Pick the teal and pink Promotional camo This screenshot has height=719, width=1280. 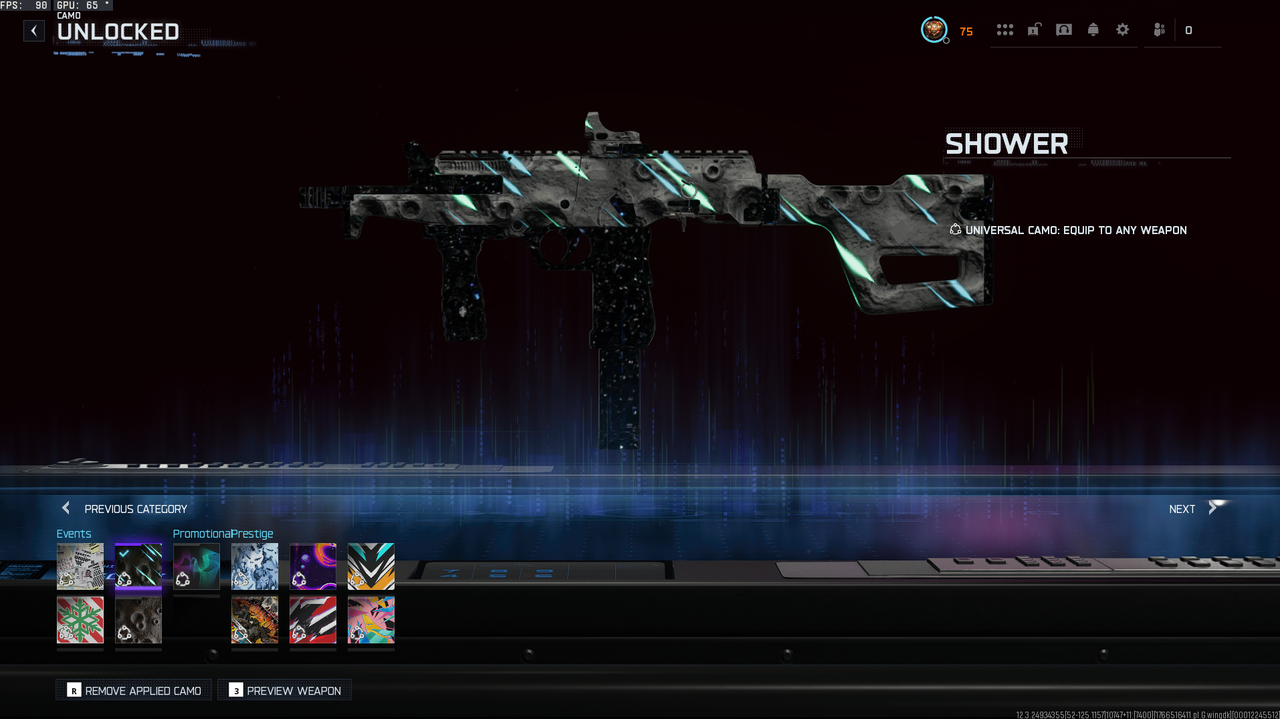[196, 566]
